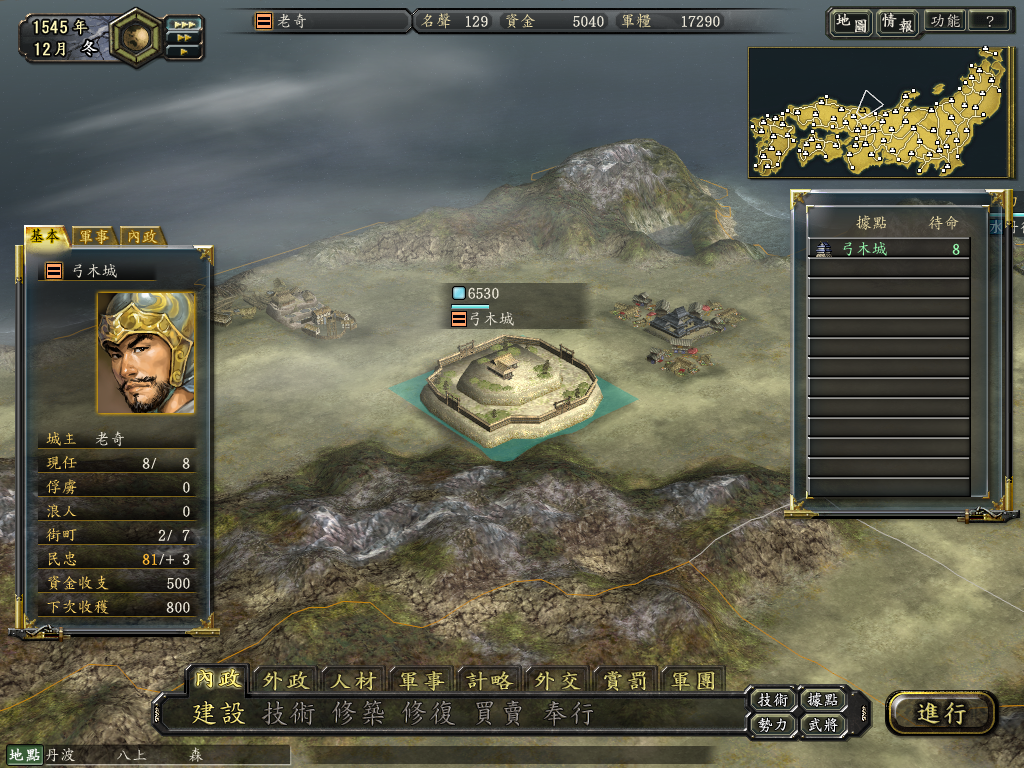The height and width of the screenshot is (768, 1024).
Task: Select the 買賣 trade command
Action: coord(498,714)
